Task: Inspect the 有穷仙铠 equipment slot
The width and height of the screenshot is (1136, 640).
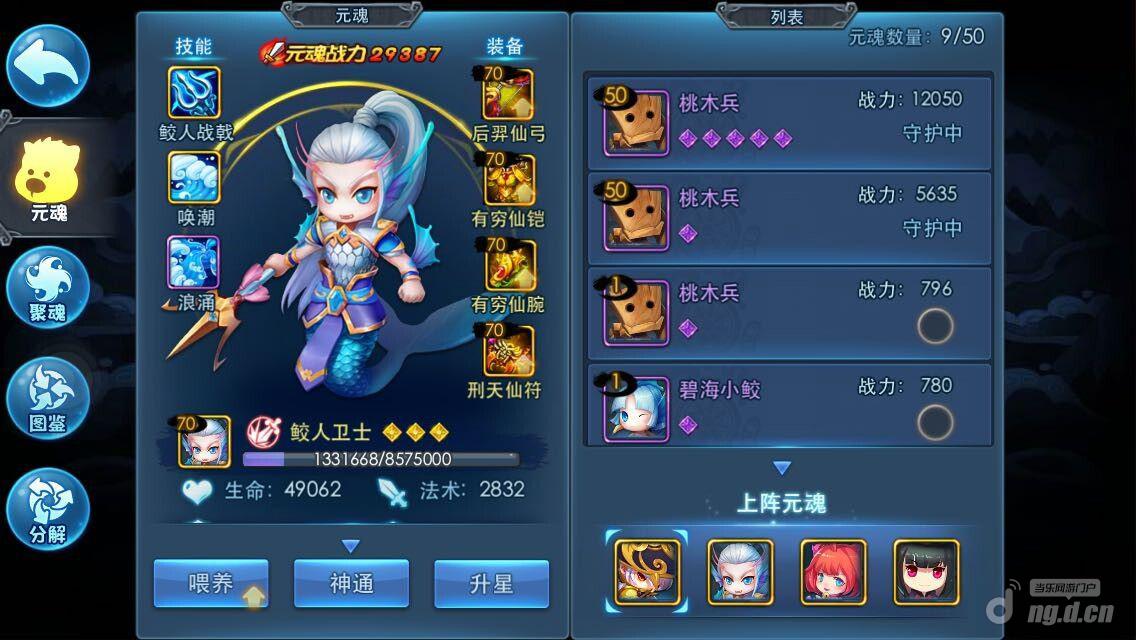Action: 509,180
